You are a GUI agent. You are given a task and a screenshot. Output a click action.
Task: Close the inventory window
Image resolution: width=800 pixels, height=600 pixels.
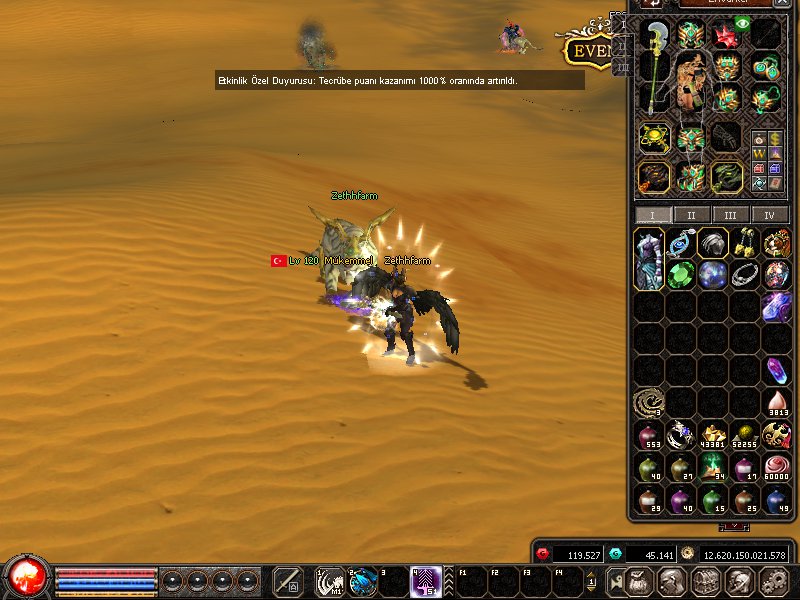point(782,3)
